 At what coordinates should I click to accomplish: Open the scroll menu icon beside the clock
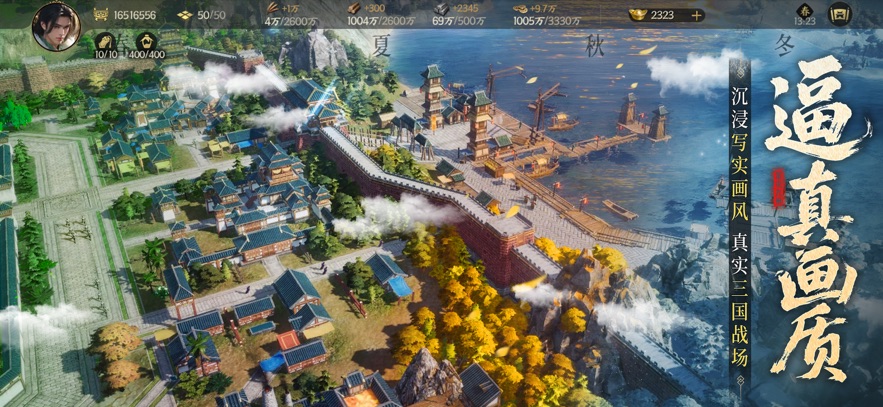pos(840,15)
